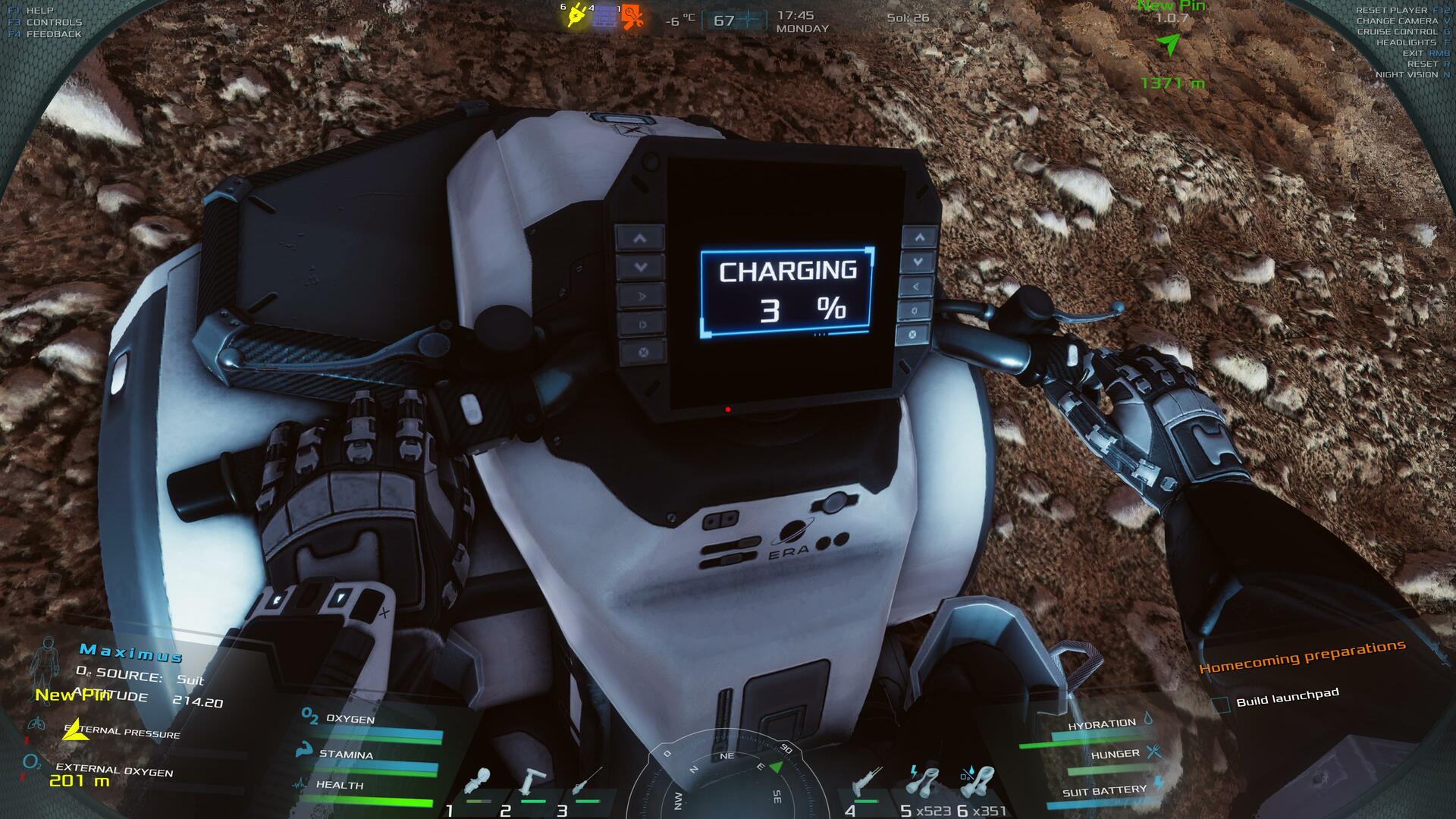Tick the Build launchpad objective checkbox

1220,705
